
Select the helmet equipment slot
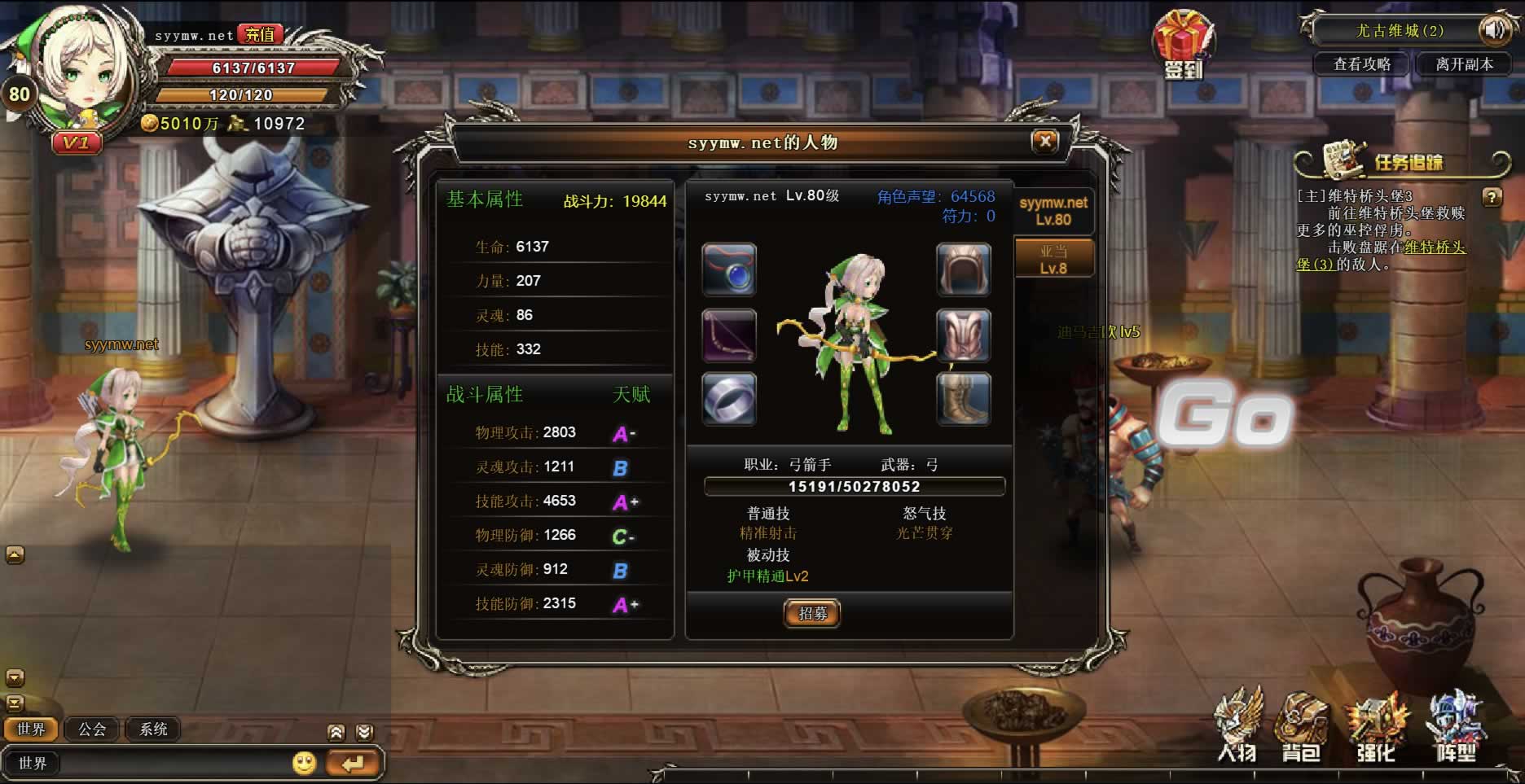point(964,269)
